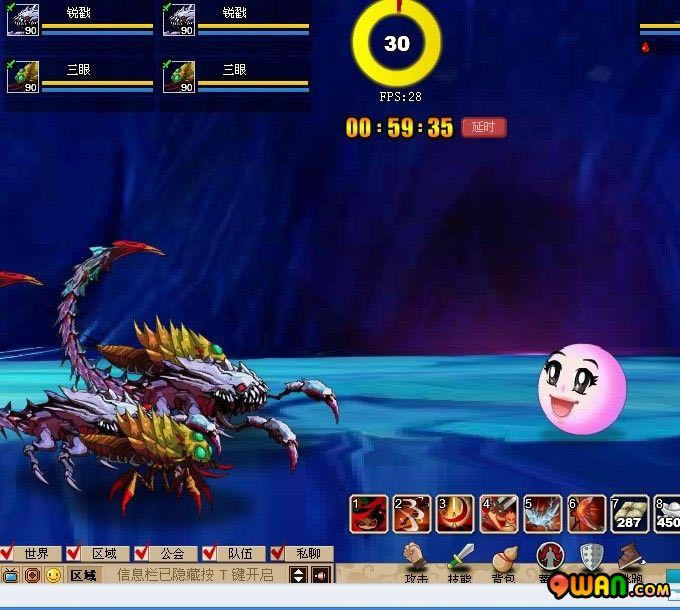
Task: Use the scroll item with count 287
Action: (x=629, y=514)
